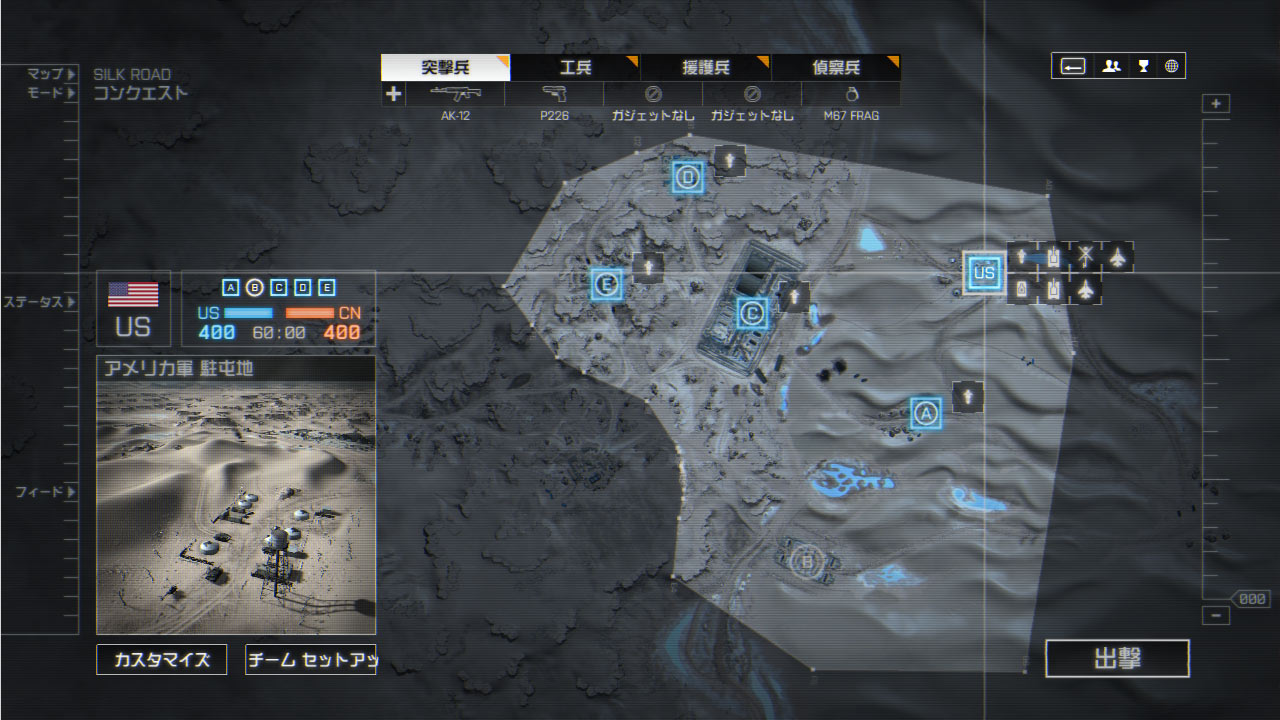Deploy with the 出撃 button
This screenshot has width=1280, height=720.
(1117, 659)
